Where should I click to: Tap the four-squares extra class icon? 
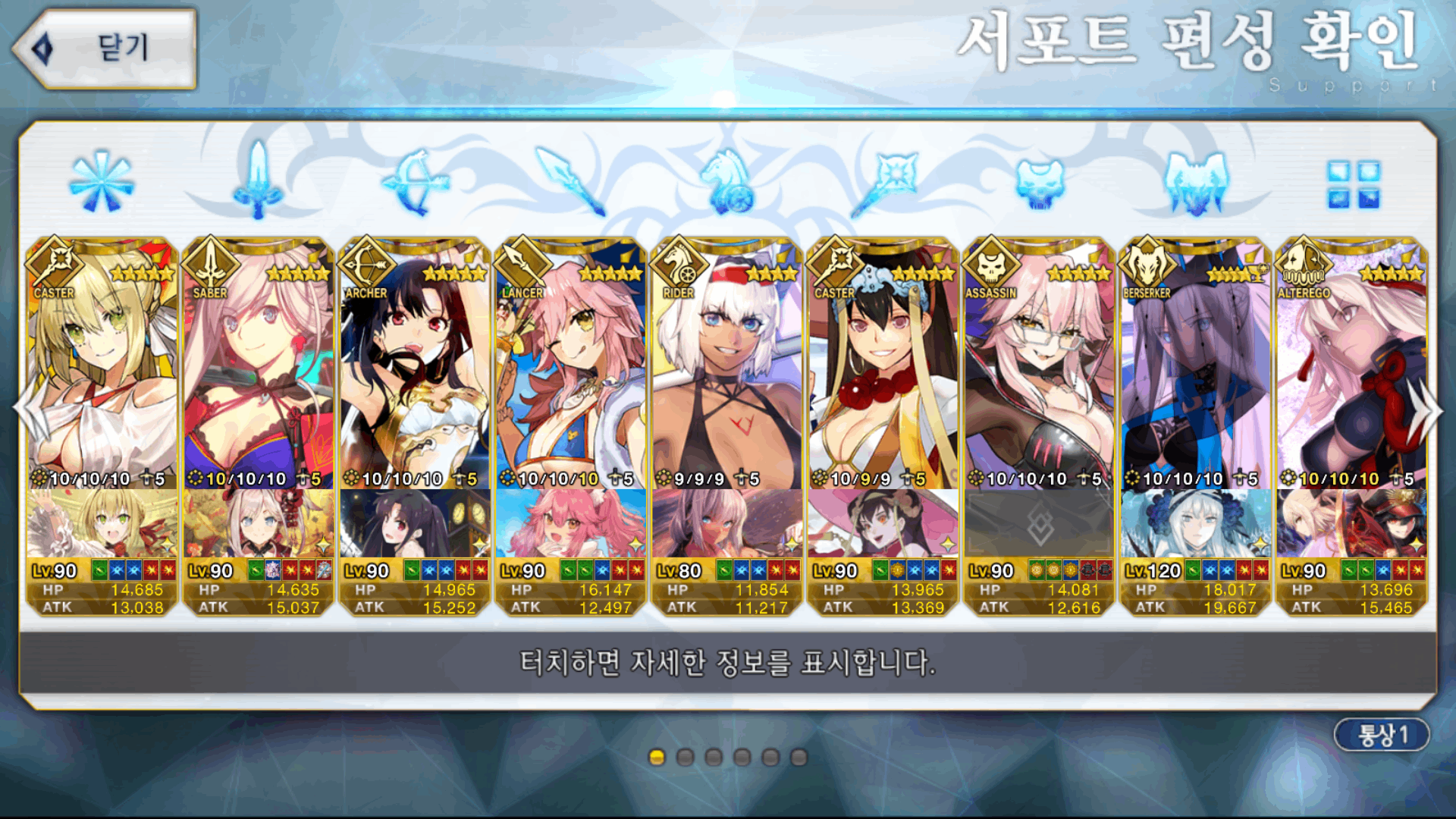(1353, 184)
